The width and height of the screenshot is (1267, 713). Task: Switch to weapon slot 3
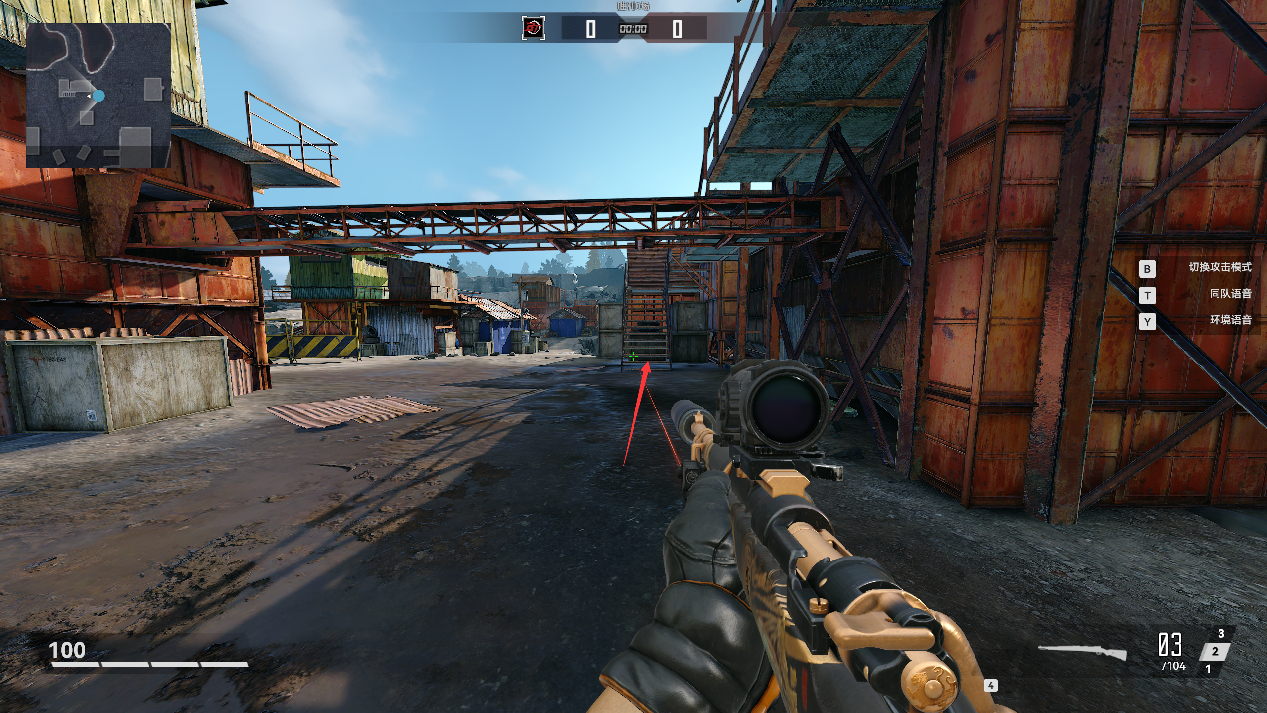1221,634
